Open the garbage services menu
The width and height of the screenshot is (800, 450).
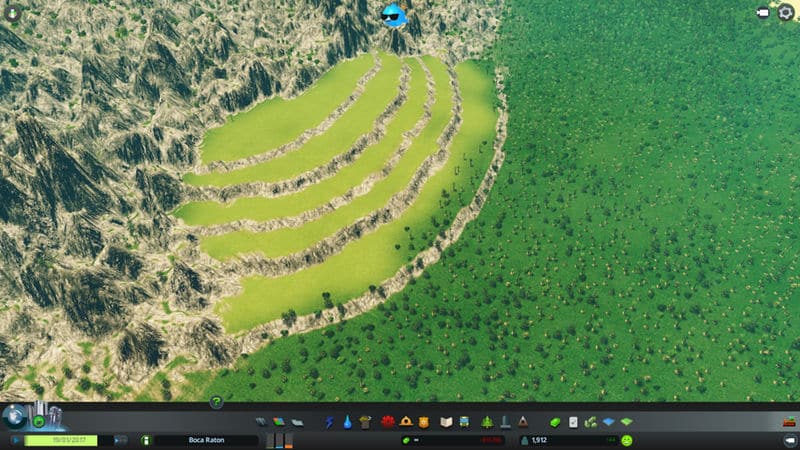click(x=365, y=422)
